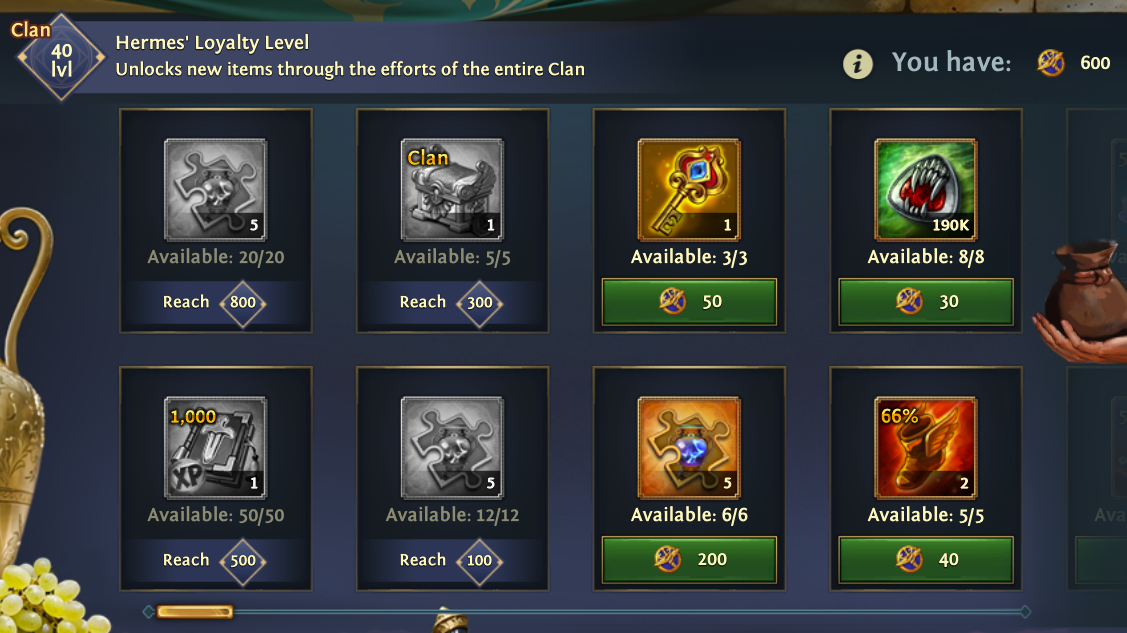Viewport: 1127px width, 633px height.
Task: Click the horizontal shop scrollbar handle
Action: tap(194, 611)
